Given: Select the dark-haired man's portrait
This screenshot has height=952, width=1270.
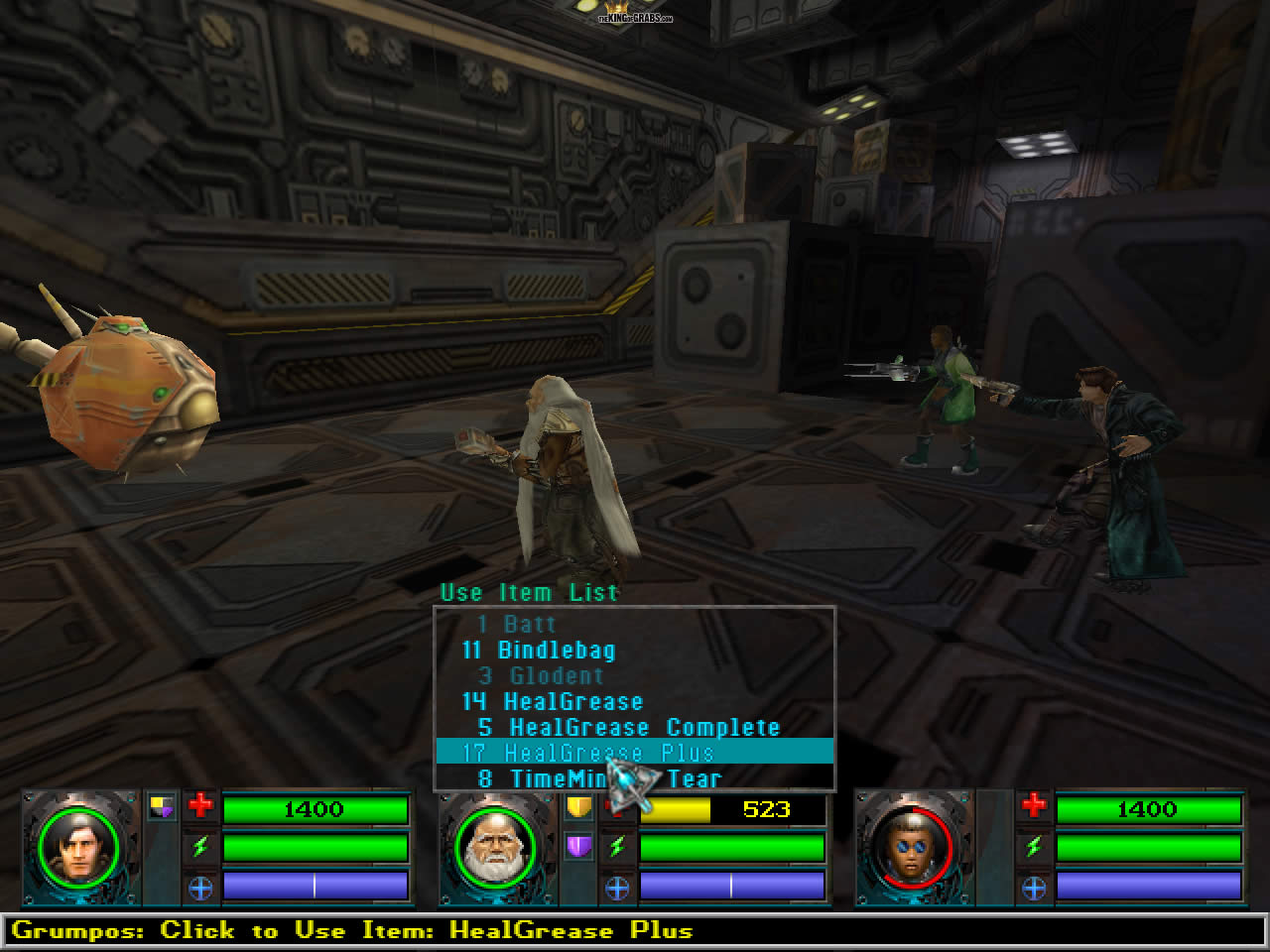Looking at the screenshot, I should pos(78,849).
